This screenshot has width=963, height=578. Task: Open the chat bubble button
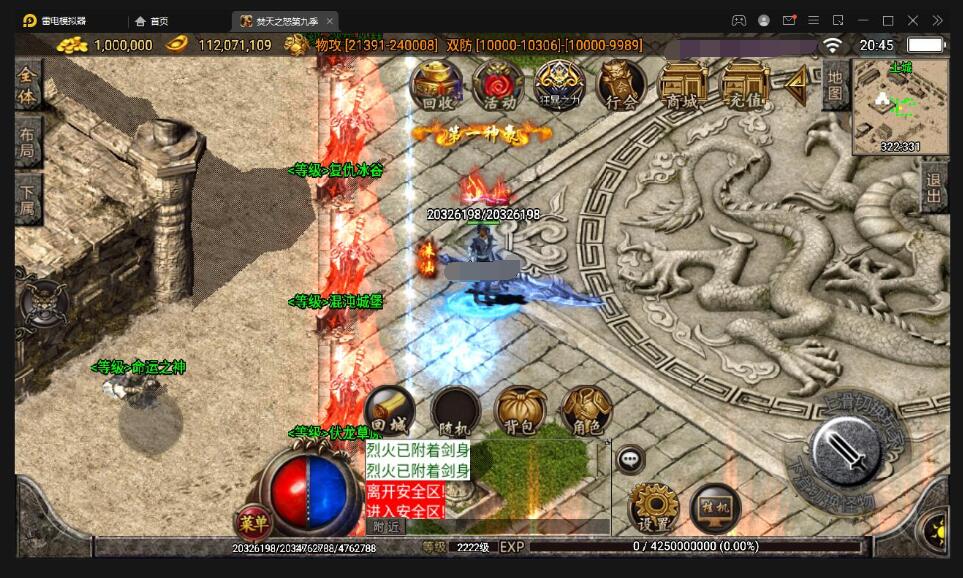point(630,460)
